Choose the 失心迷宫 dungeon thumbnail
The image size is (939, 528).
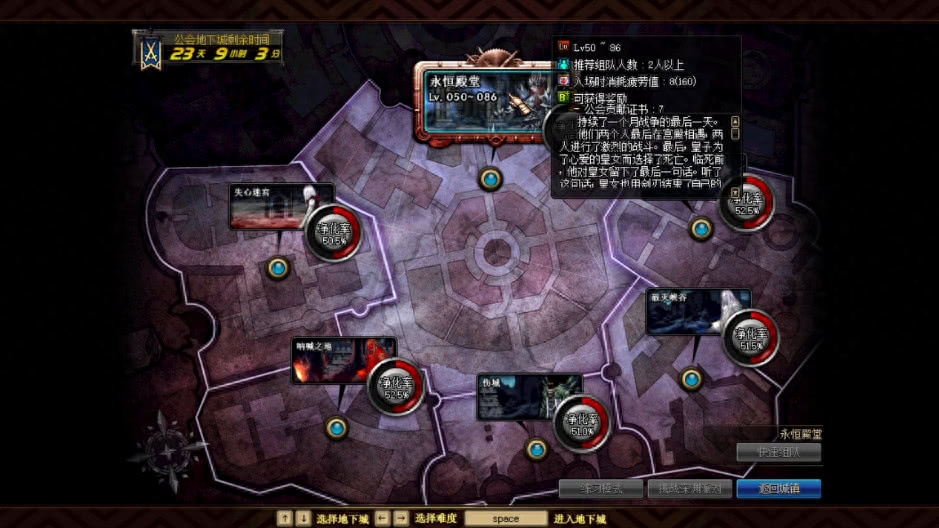[x=266, y=206]
